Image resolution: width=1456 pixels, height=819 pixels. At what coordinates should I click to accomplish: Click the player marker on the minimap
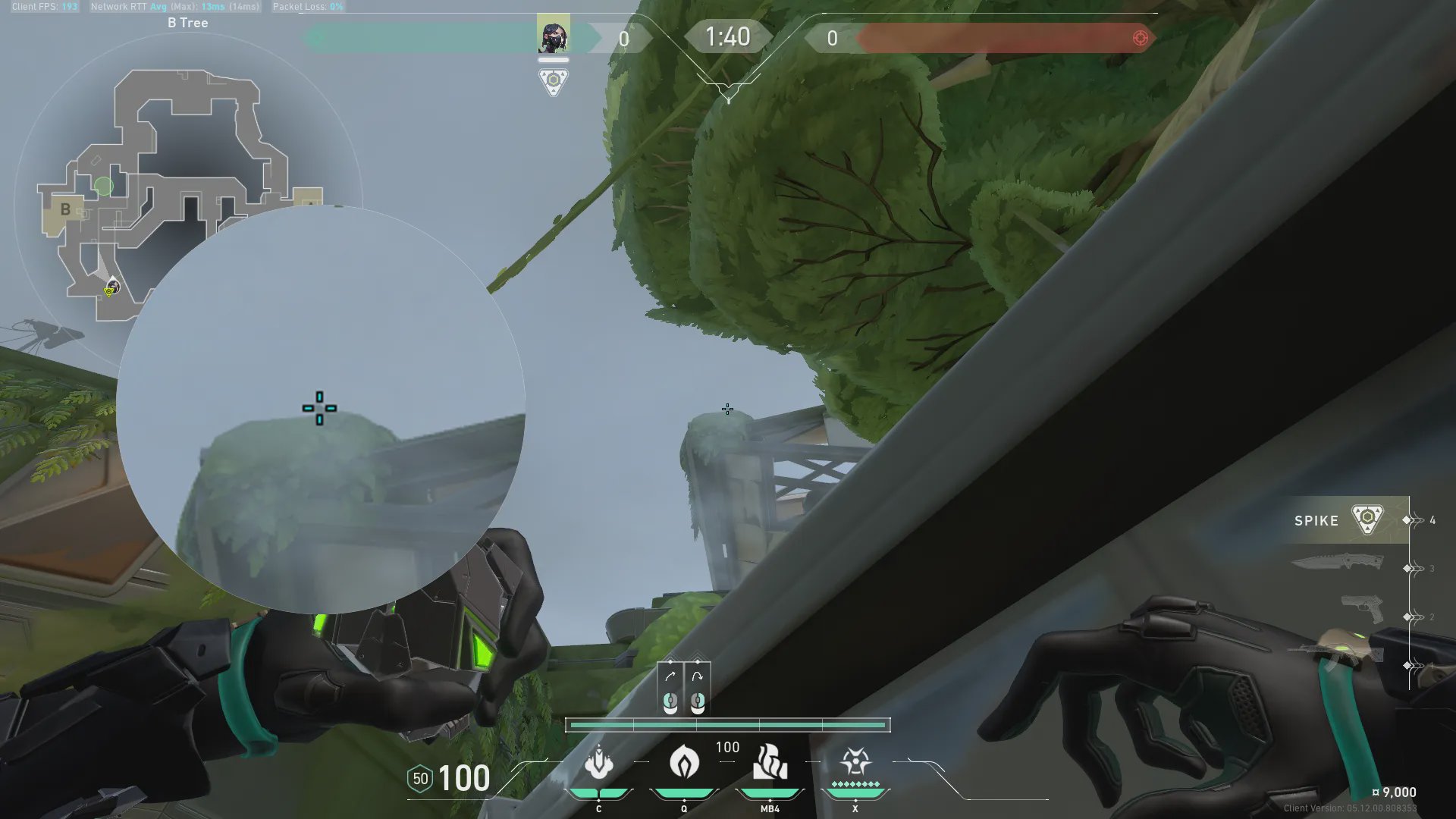tap(112, 287)
